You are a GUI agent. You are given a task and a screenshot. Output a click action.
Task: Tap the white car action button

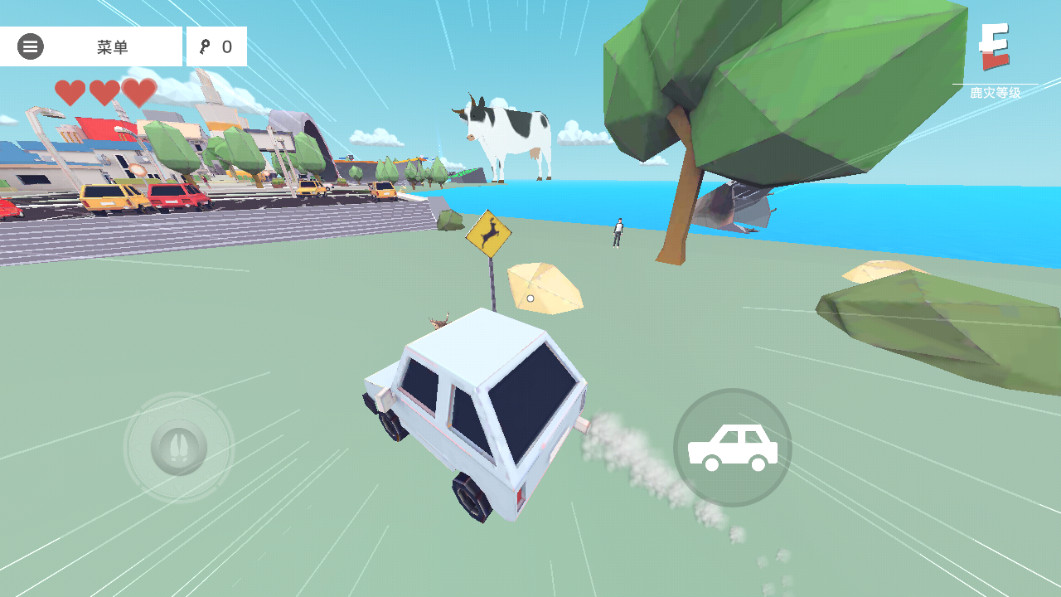click(733, 447)
